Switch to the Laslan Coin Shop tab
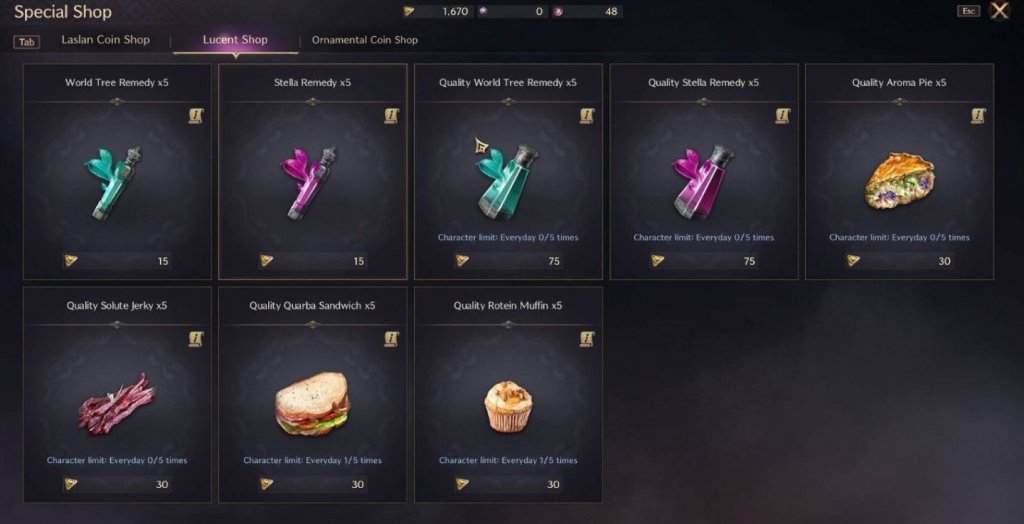Image resolution: width=1024 pixels, height=524 pixels. (x=105, y=40)
